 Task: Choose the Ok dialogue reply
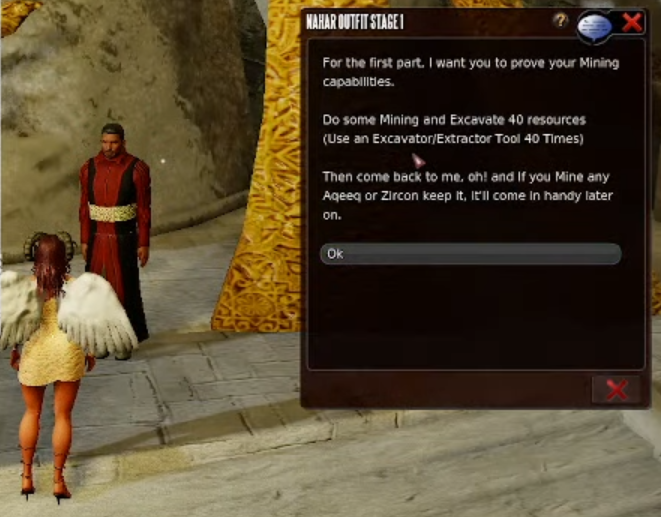click(470, 254)
